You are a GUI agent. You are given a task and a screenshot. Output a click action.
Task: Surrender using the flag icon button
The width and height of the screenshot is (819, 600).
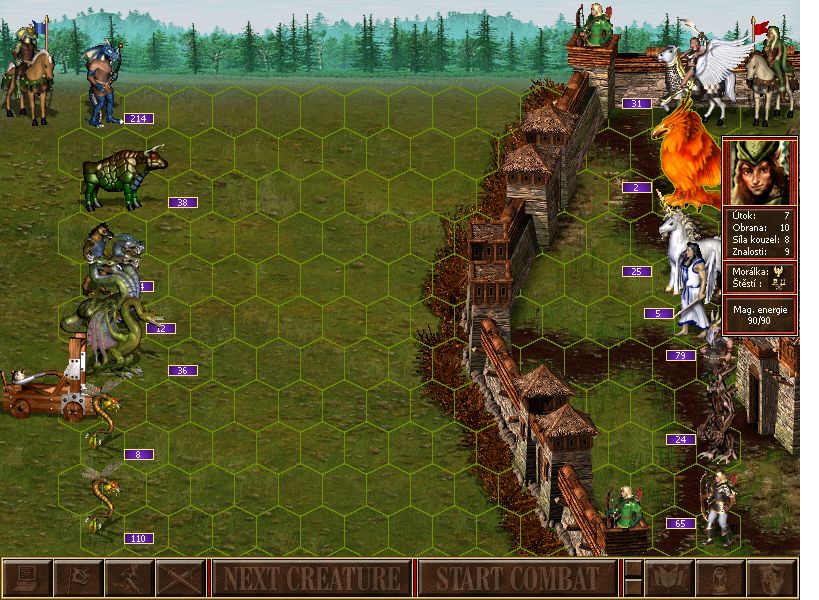point(77,578)
